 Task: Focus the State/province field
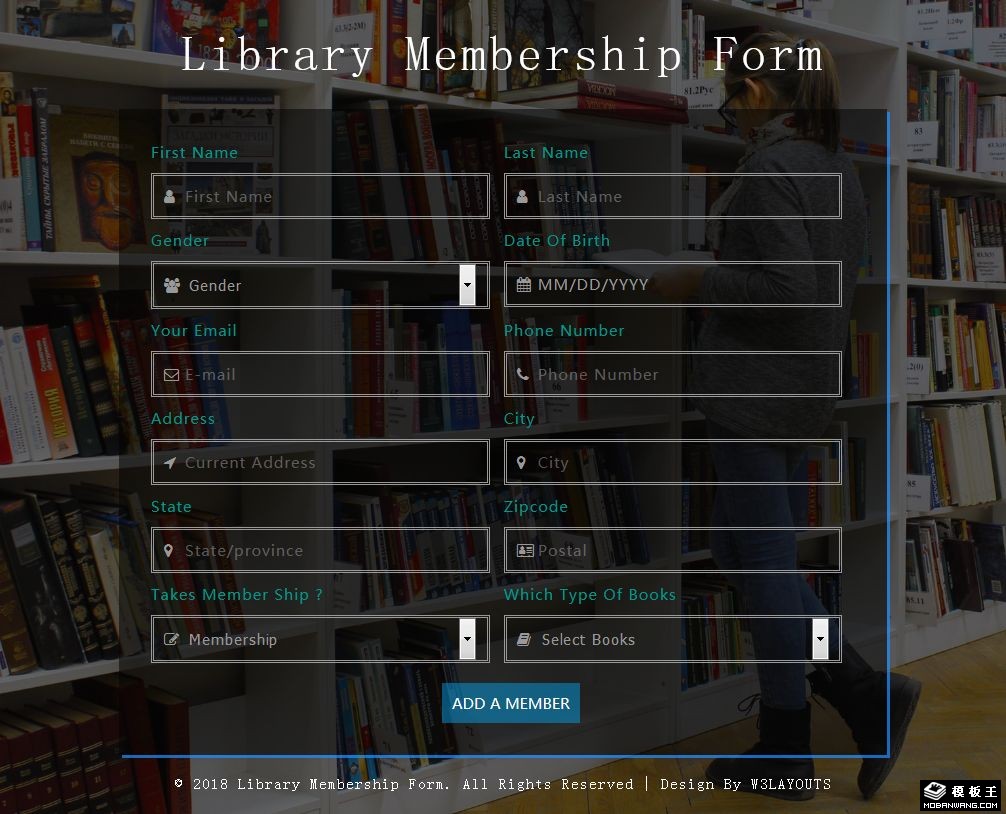(x=320, y=550)
